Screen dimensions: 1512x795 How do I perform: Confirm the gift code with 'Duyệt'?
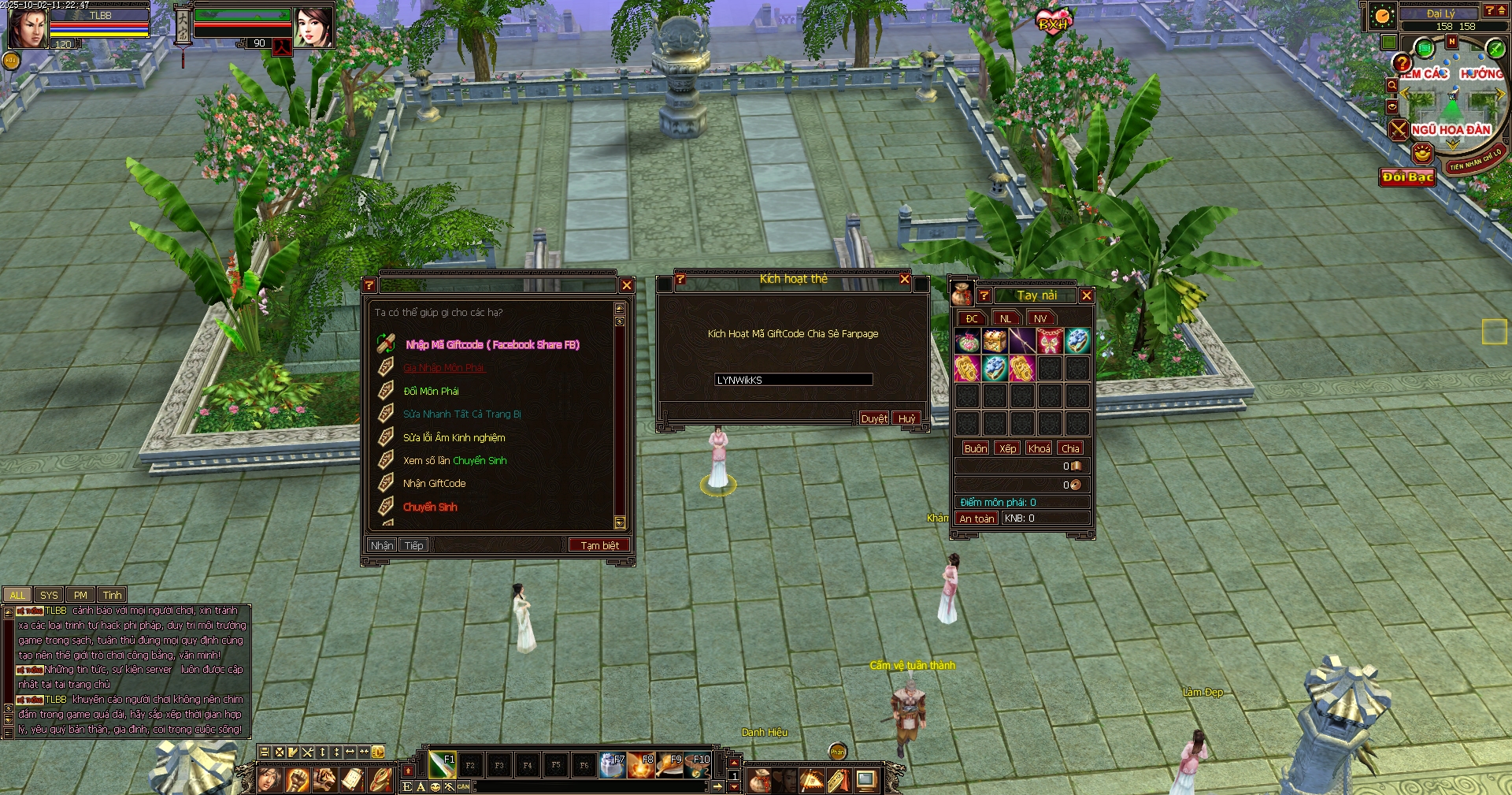pyautogui.click(x=874, y=418)
